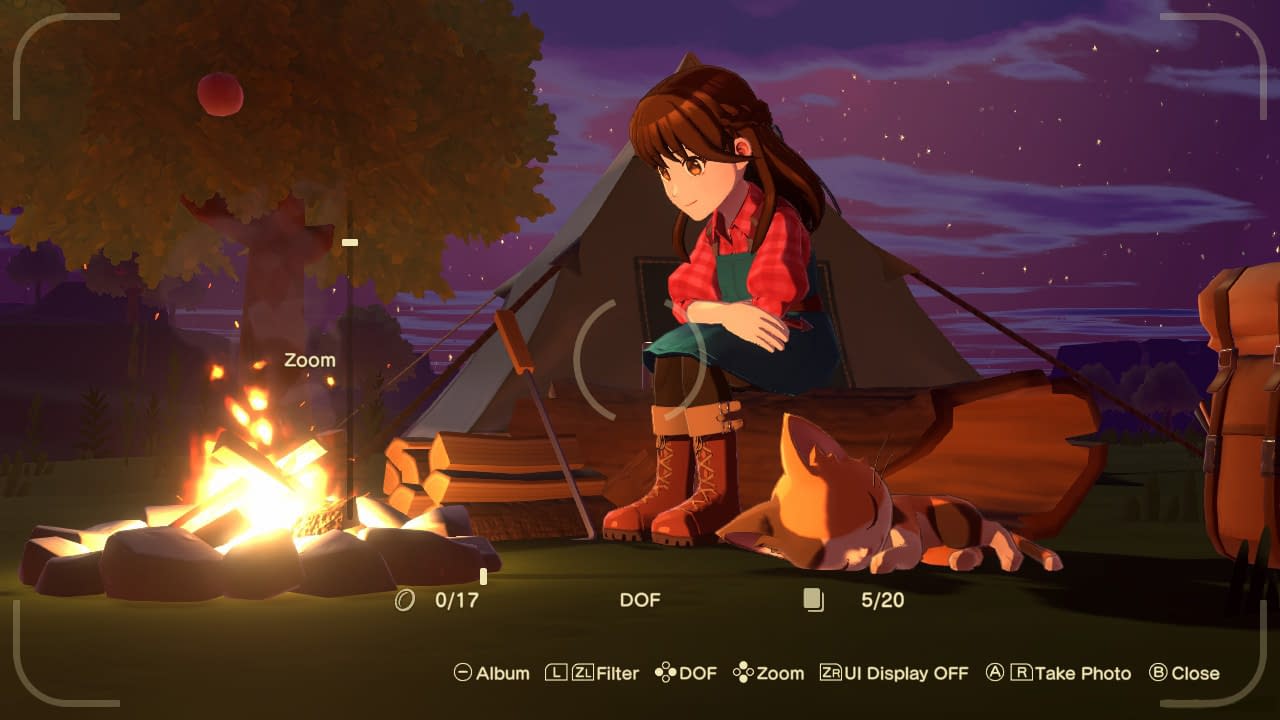Toggle UI Display OFF
The height and width of the screenshot is (720, 1280).
tap(894, 673)
